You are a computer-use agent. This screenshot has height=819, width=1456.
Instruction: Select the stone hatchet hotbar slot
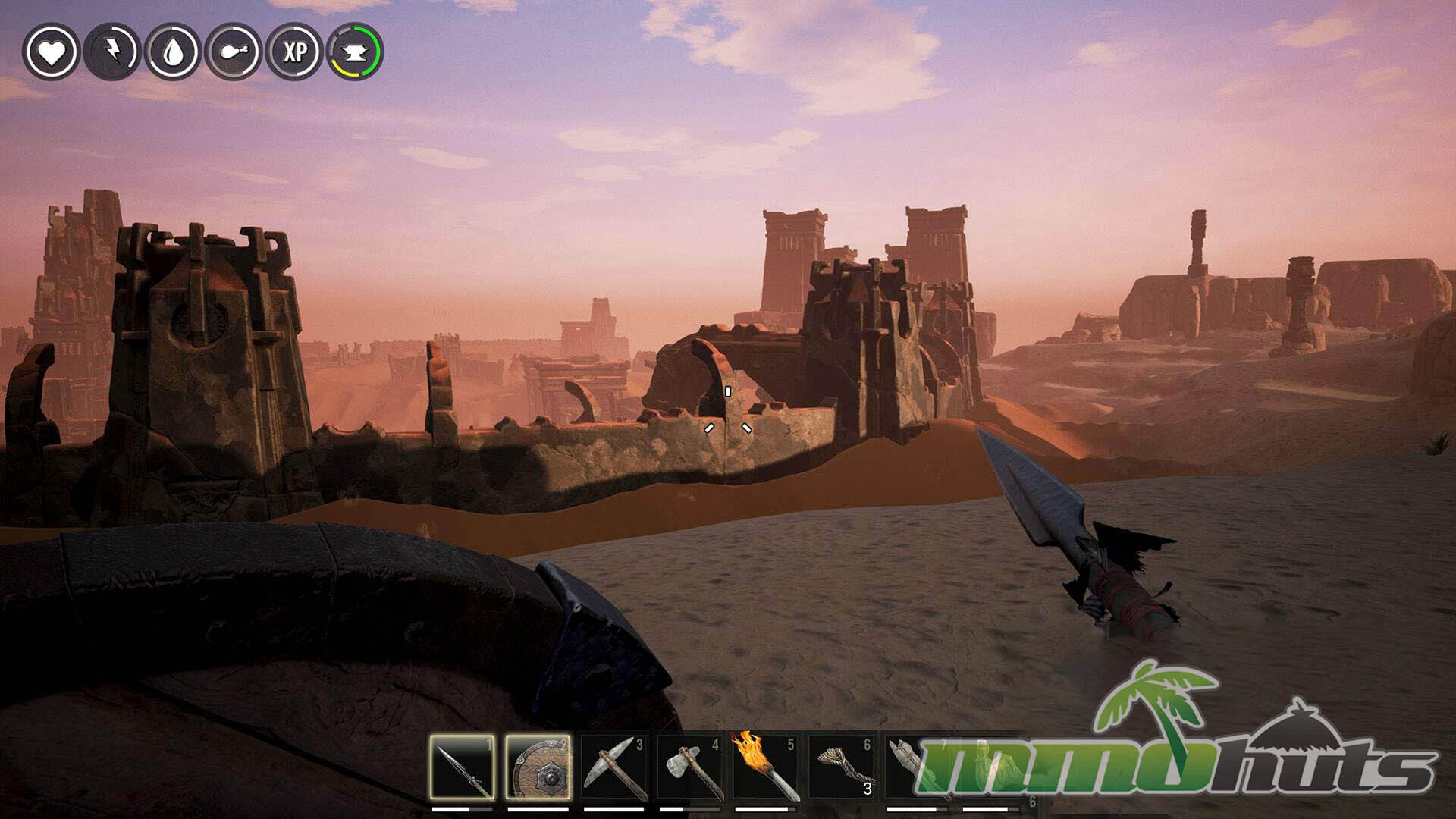[689, 767]
